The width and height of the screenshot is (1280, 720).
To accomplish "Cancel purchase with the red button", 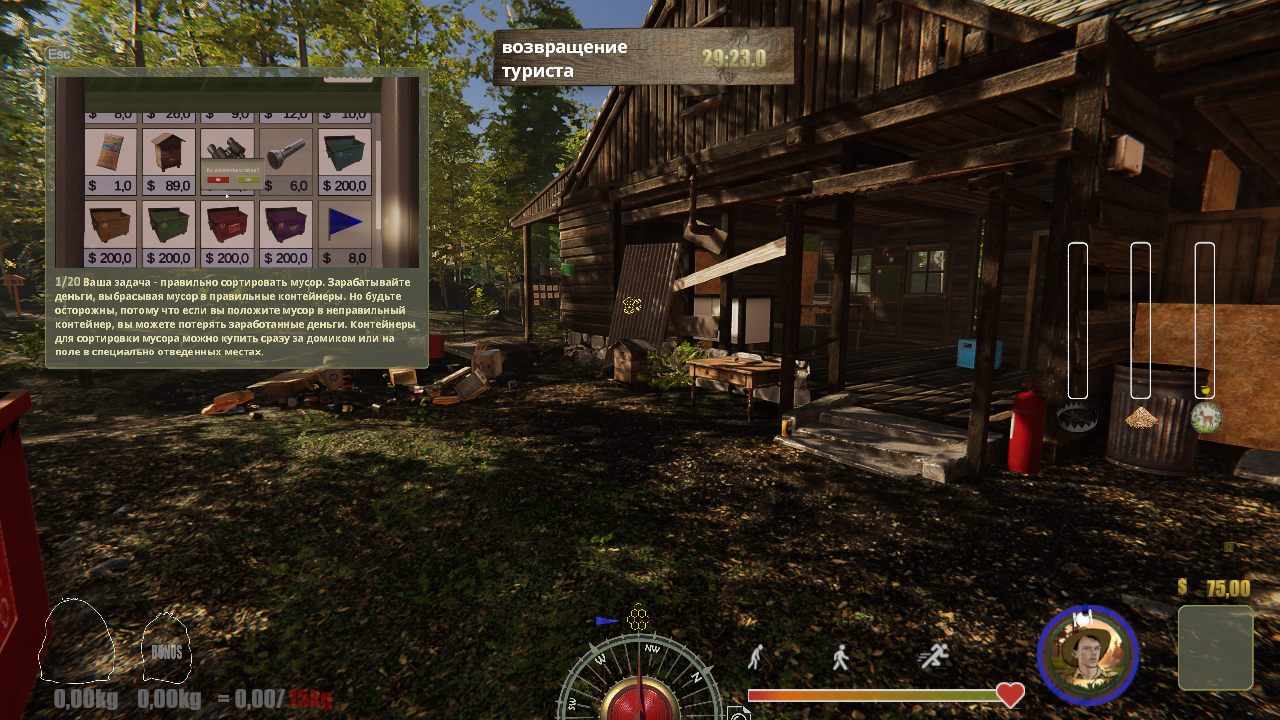I will tap(219, 180).
